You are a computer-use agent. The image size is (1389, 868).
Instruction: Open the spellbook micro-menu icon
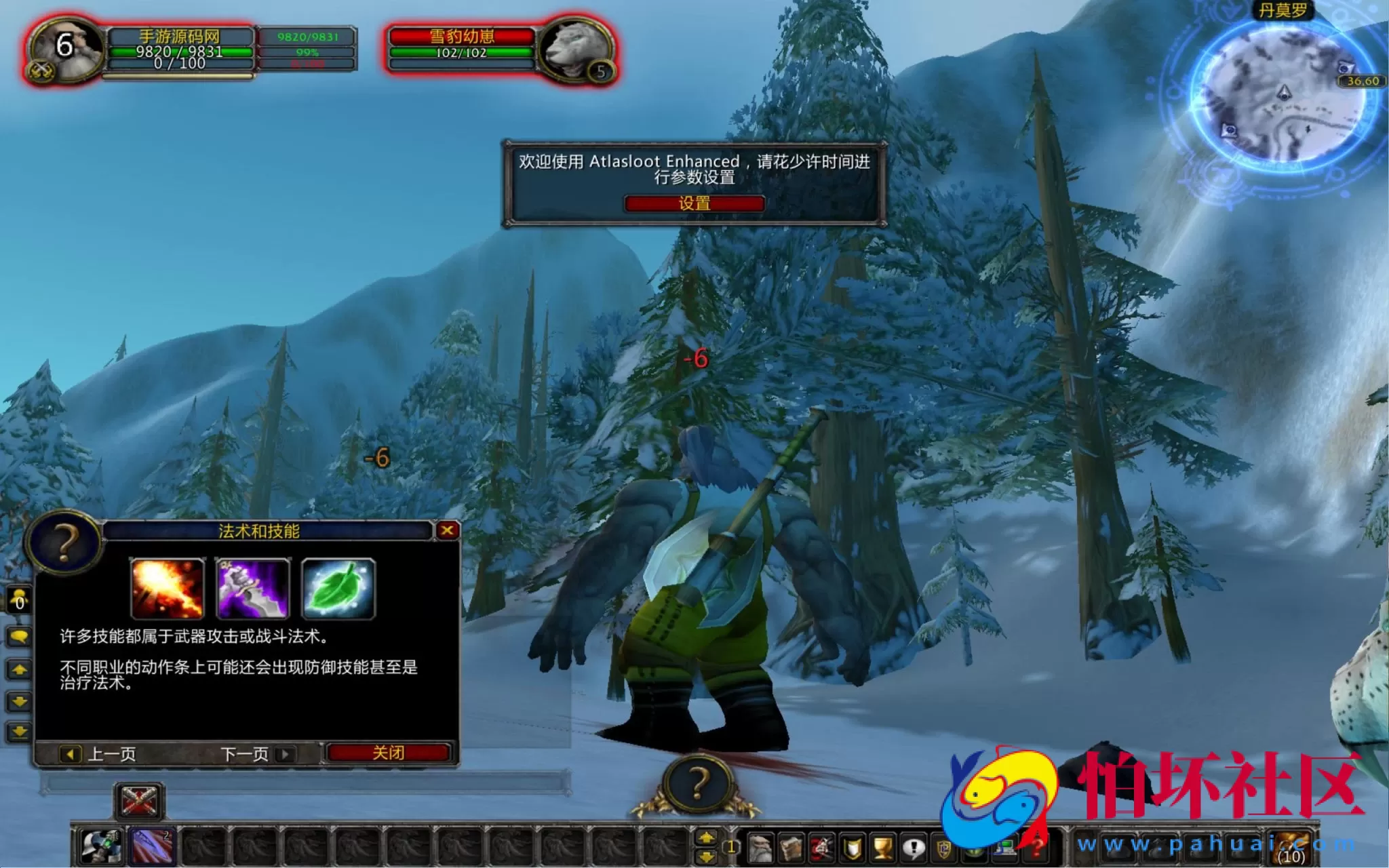click(789, 846)
